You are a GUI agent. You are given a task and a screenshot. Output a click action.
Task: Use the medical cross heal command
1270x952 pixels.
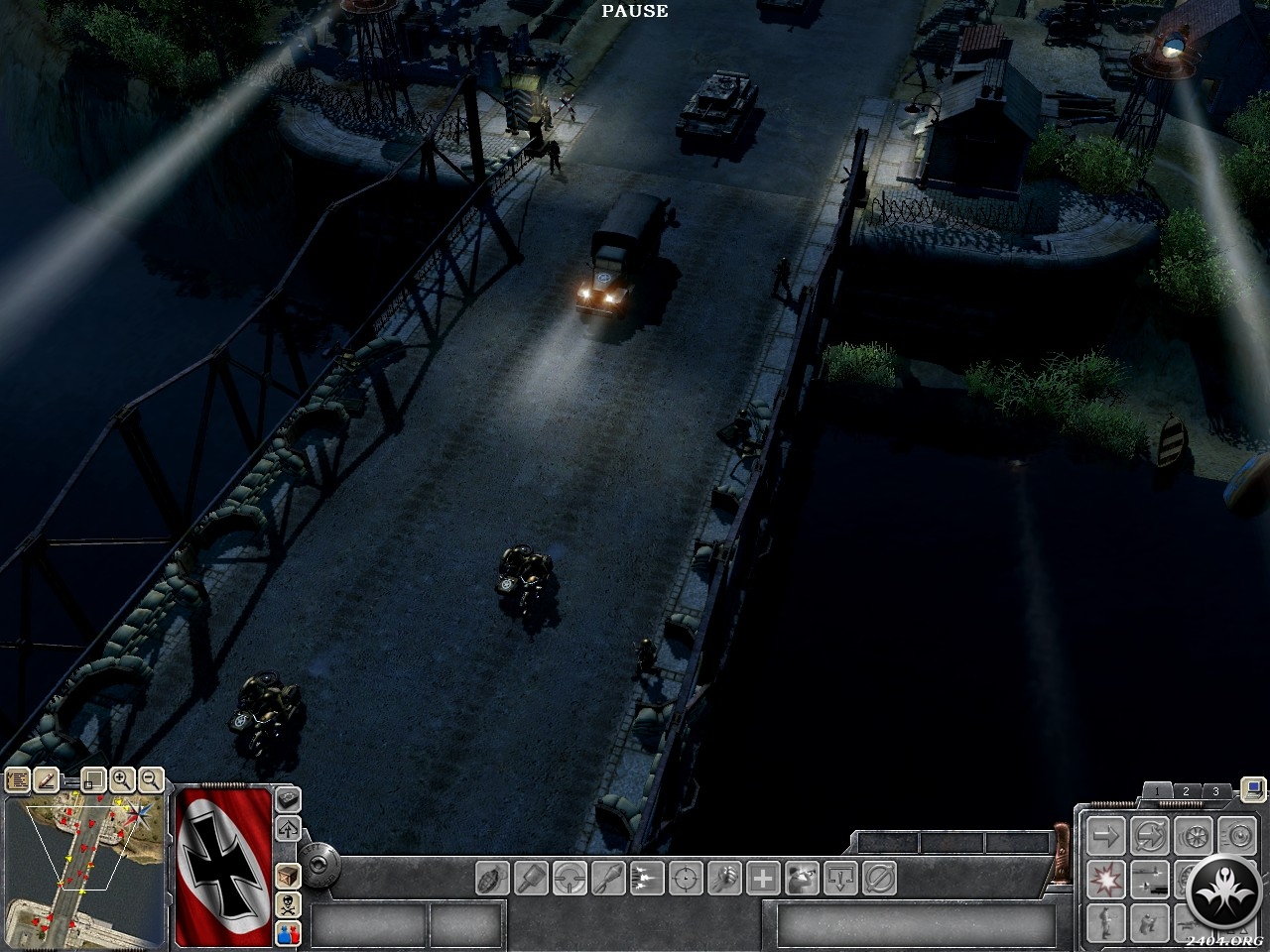(763, 878)
